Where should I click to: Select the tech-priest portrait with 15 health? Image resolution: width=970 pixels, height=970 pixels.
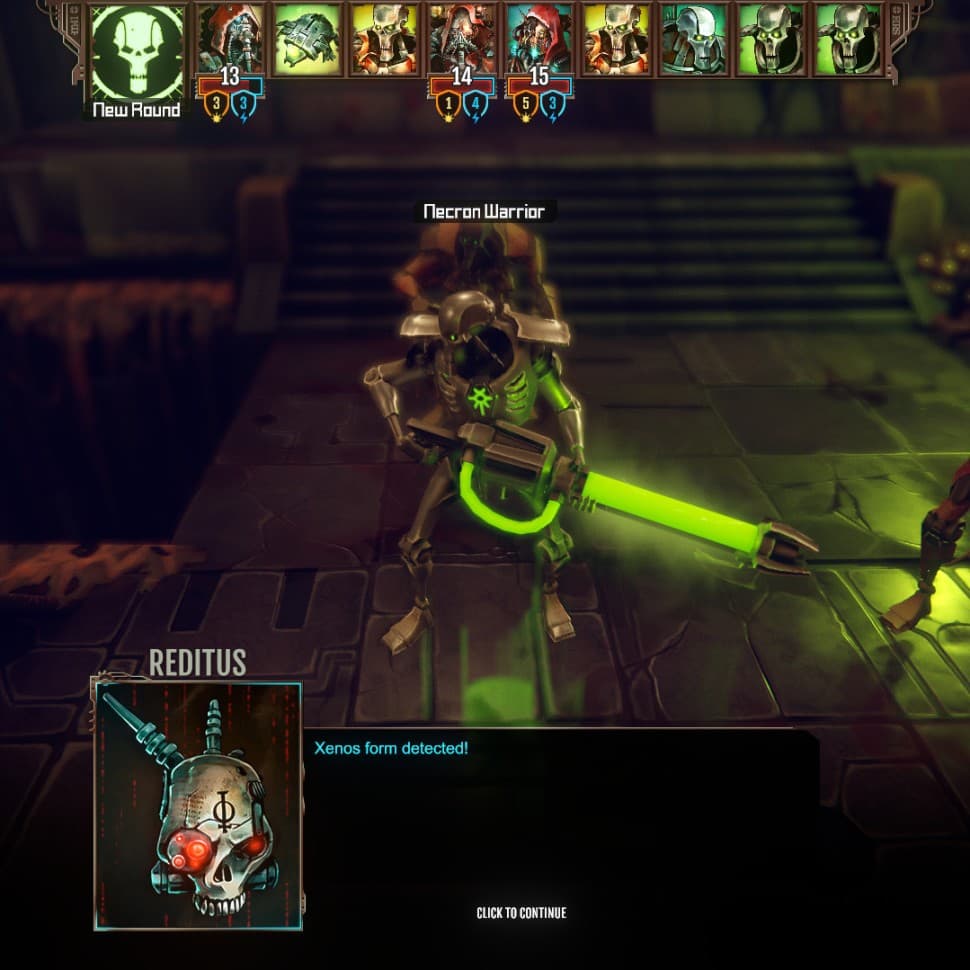click(x=539, y=40)
